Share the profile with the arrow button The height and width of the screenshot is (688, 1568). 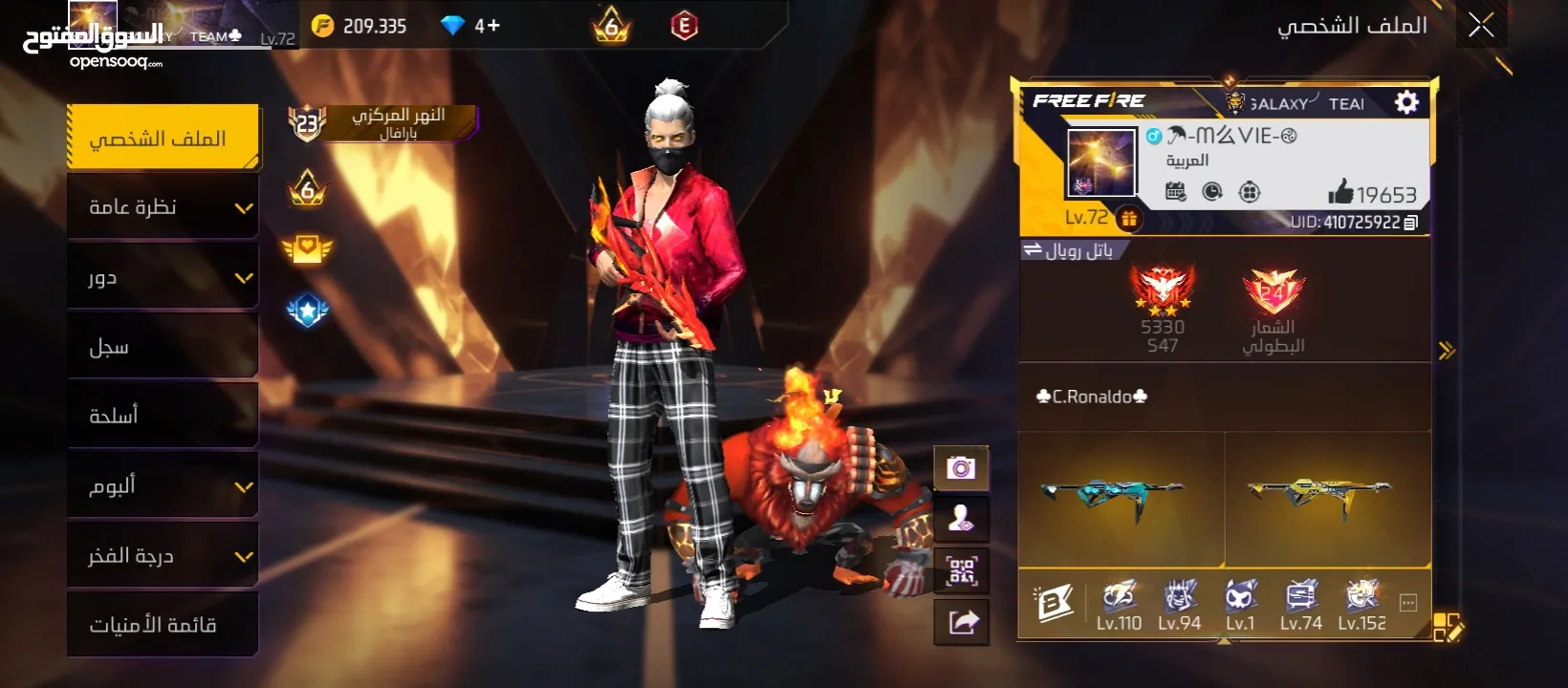tap(961, 623)
